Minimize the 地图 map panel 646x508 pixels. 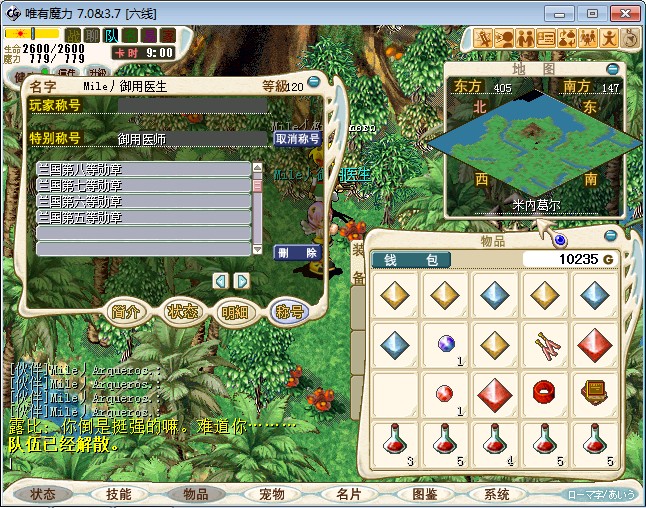[x=611, y=69]
